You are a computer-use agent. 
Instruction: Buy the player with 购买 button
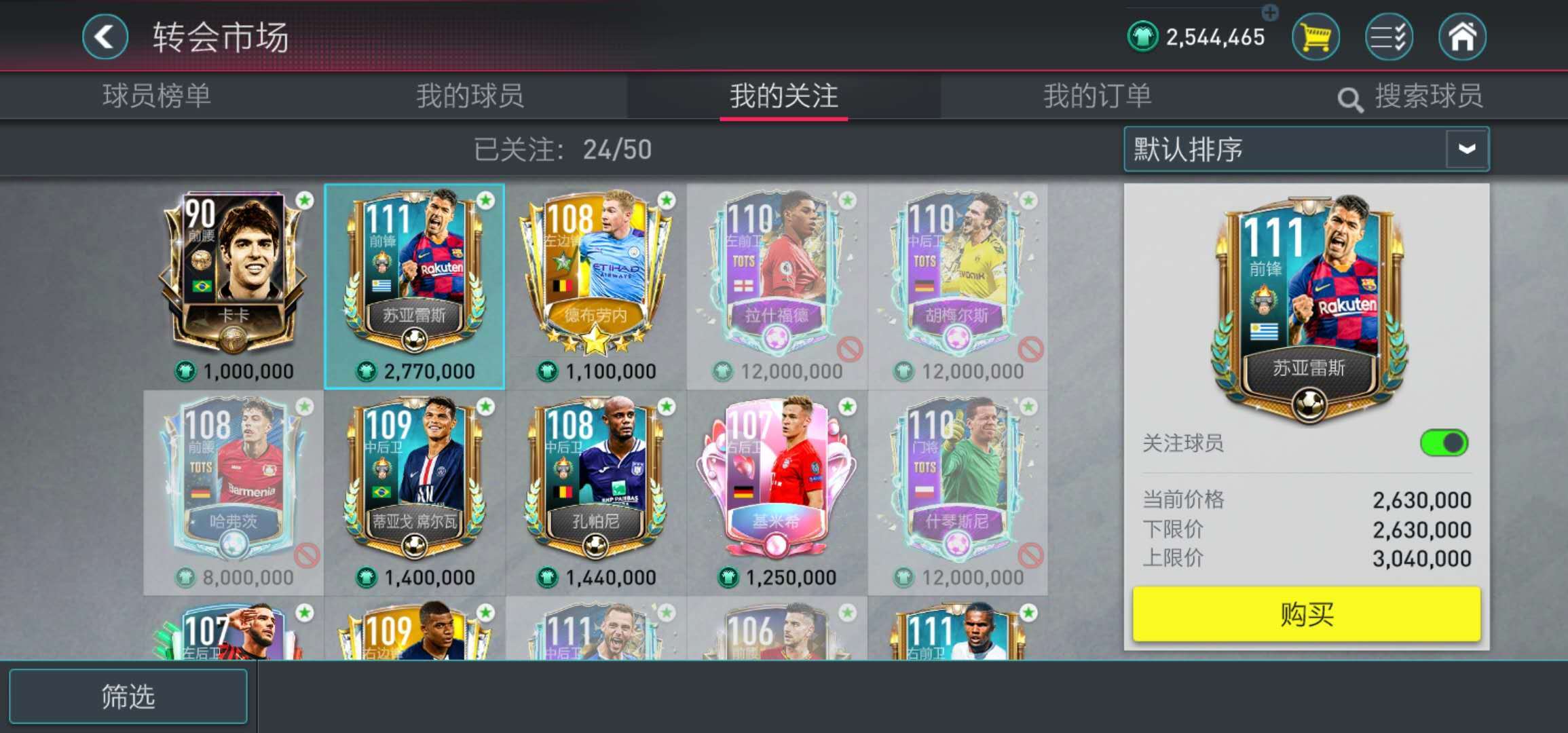(x=1306, y=614)
